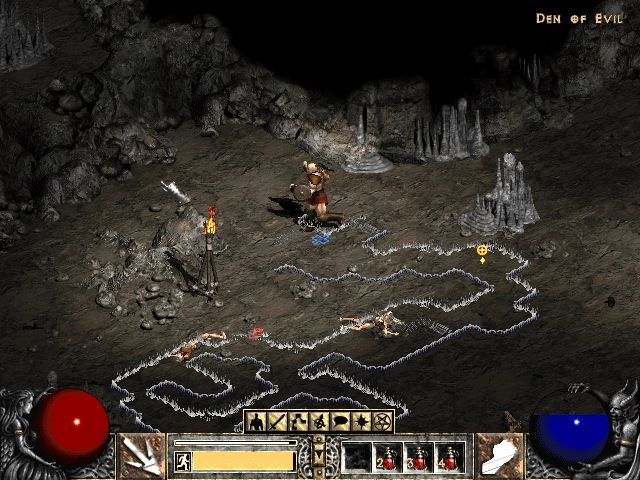Open the pentagram game menu icon
Viewport: 640px width, 480px height.
[x=384, y=422]
